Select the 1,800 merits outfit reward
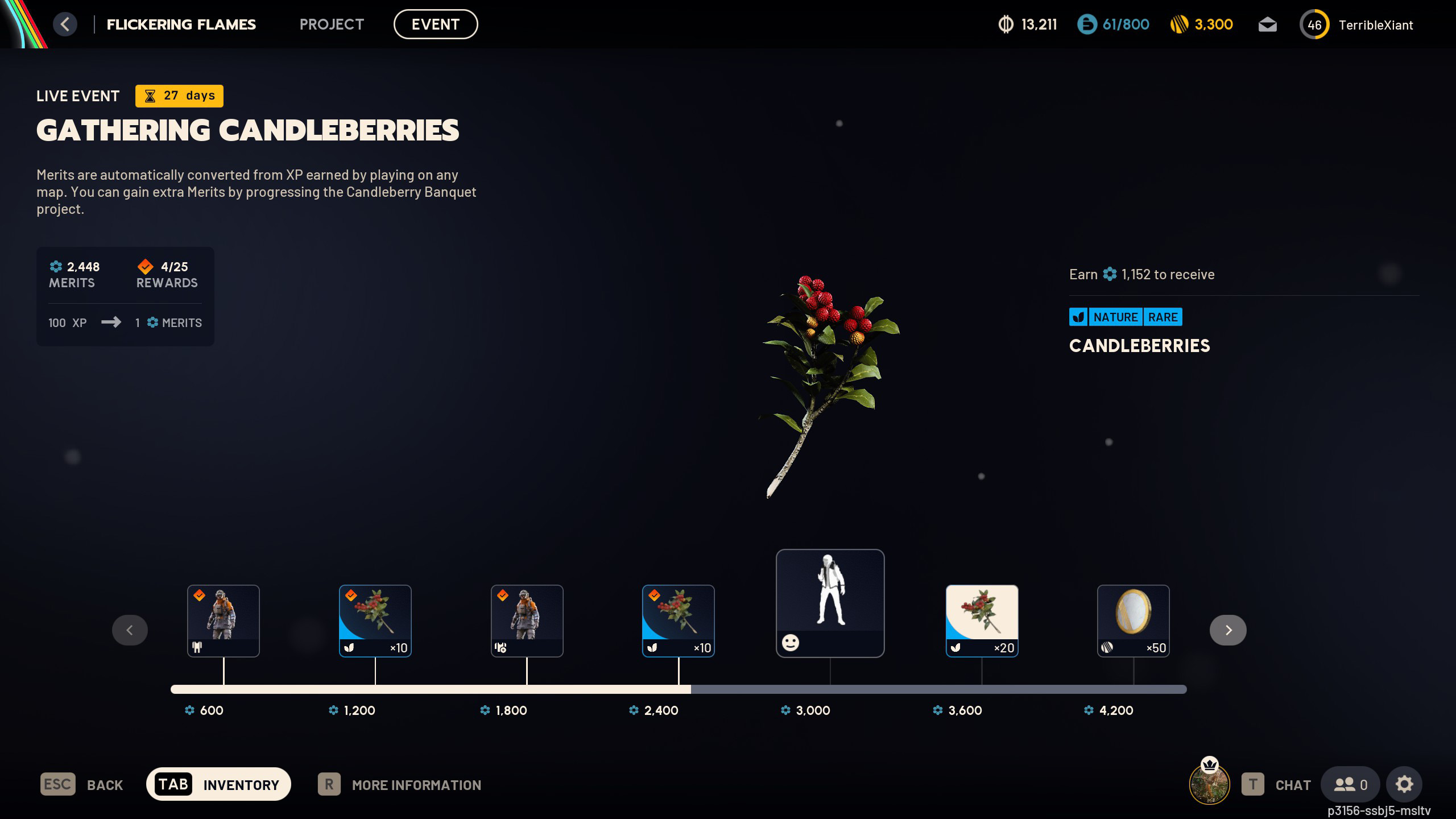 (527, 621)
